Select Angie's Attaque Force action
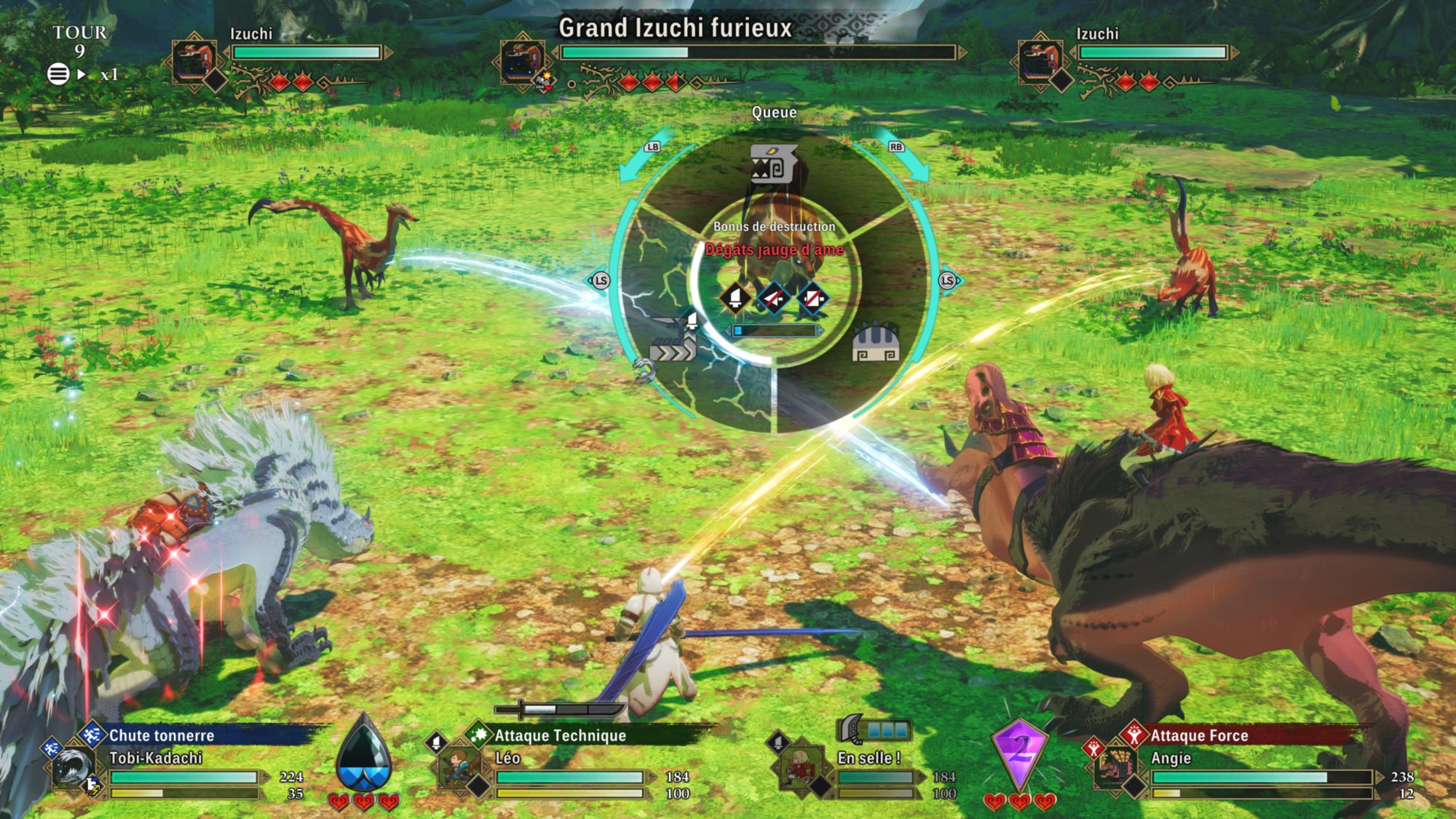The image size is (1456, 819). click(x=1199, y=736)
